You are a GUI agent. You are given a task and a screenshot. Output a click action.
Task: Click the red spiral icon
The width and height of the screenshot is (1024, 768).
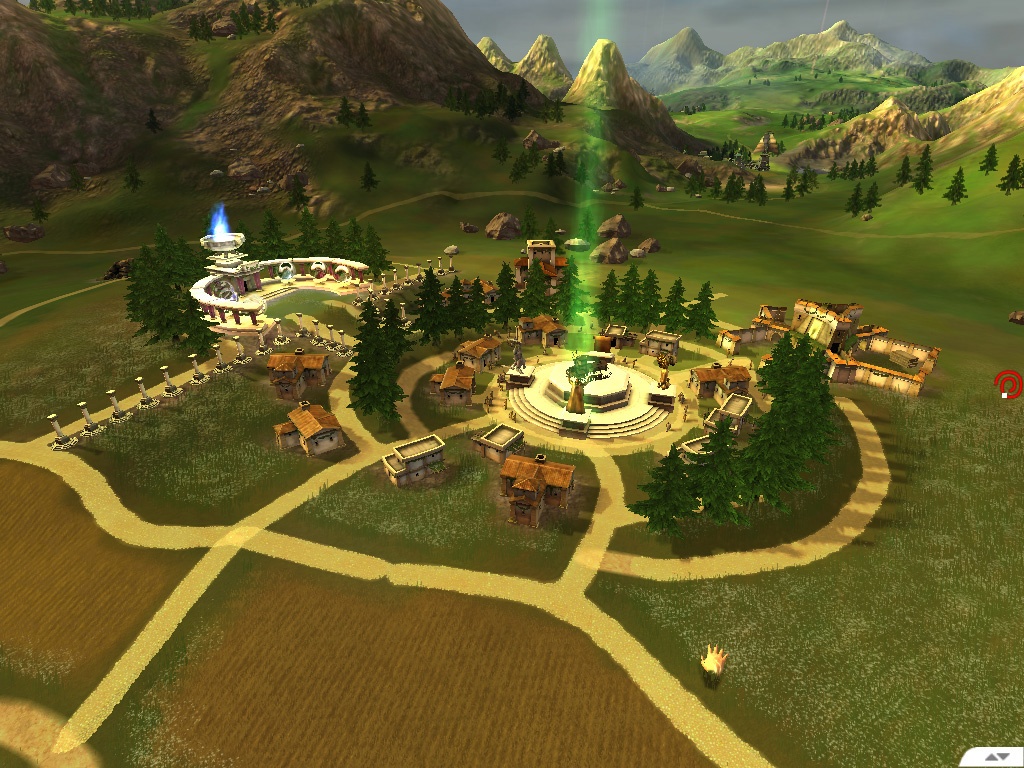pos(1007,383)
